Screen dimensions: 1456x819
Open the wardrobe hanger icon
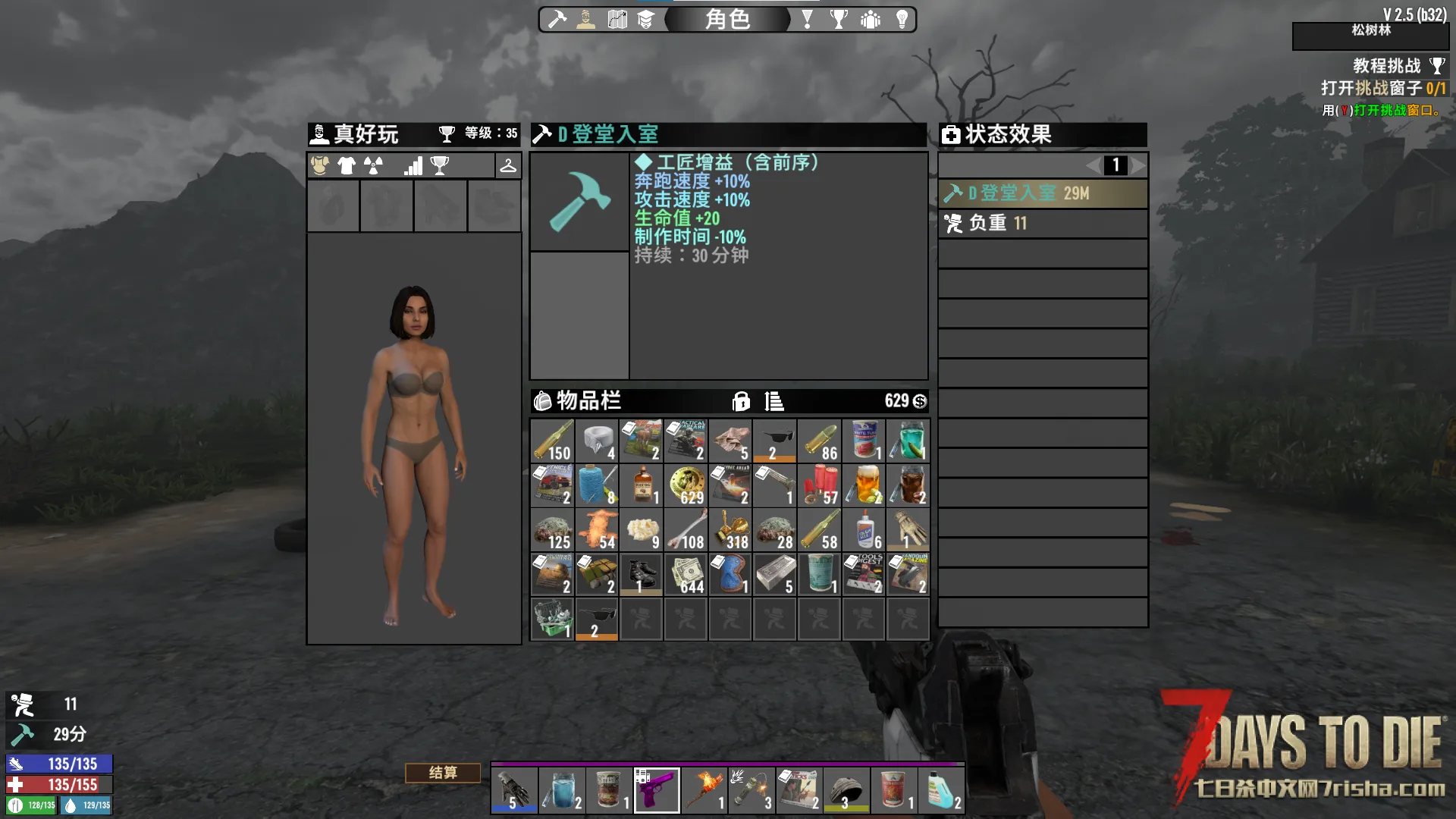(508, 165)
